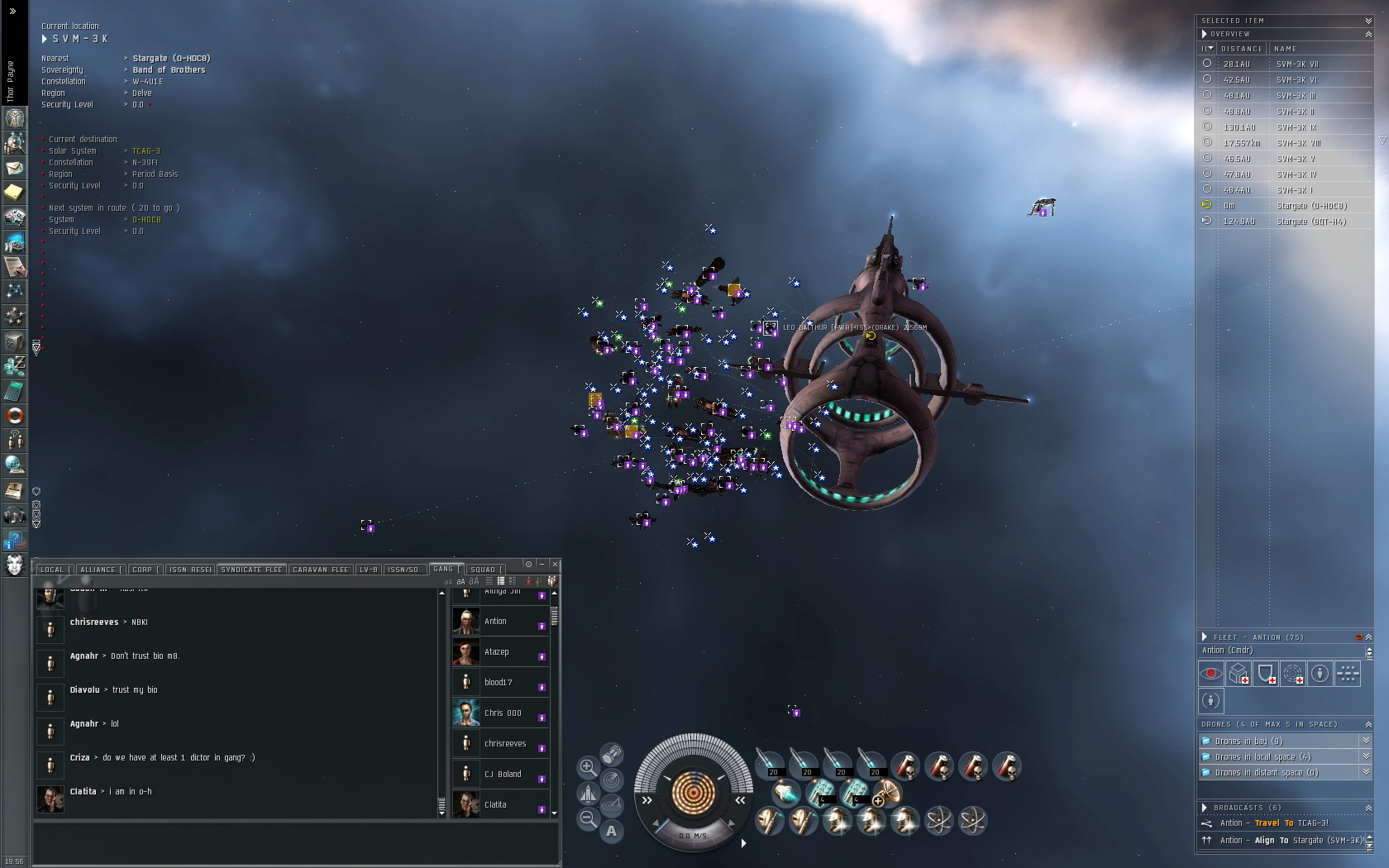The height and width of the screenshot is (868, 1389).
Task: Broadcast need-armor with the shield icon
Action: pos(1266,675)
